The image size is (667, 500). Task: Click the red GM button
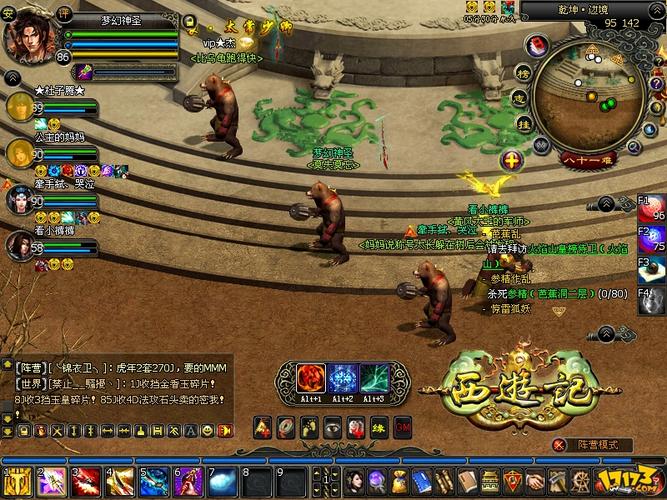pos(404,426)
